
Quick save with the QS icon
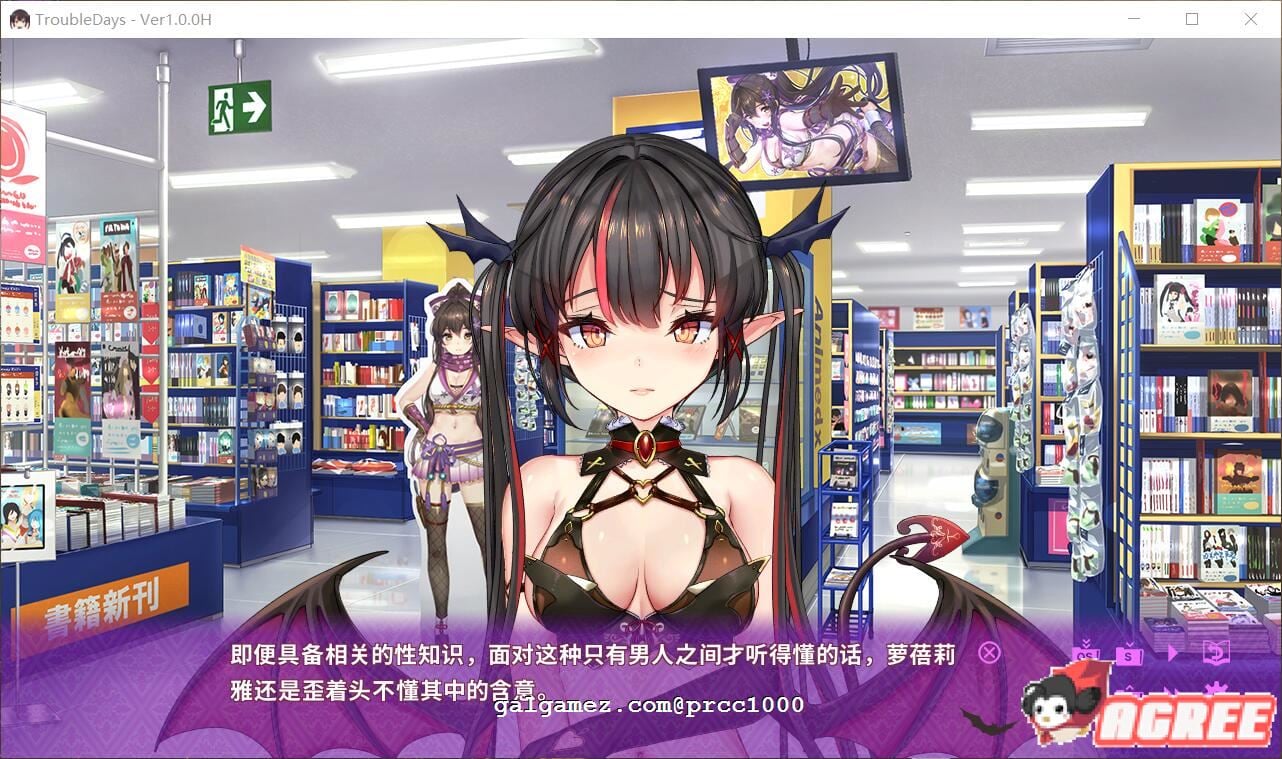coord(1087,655)
